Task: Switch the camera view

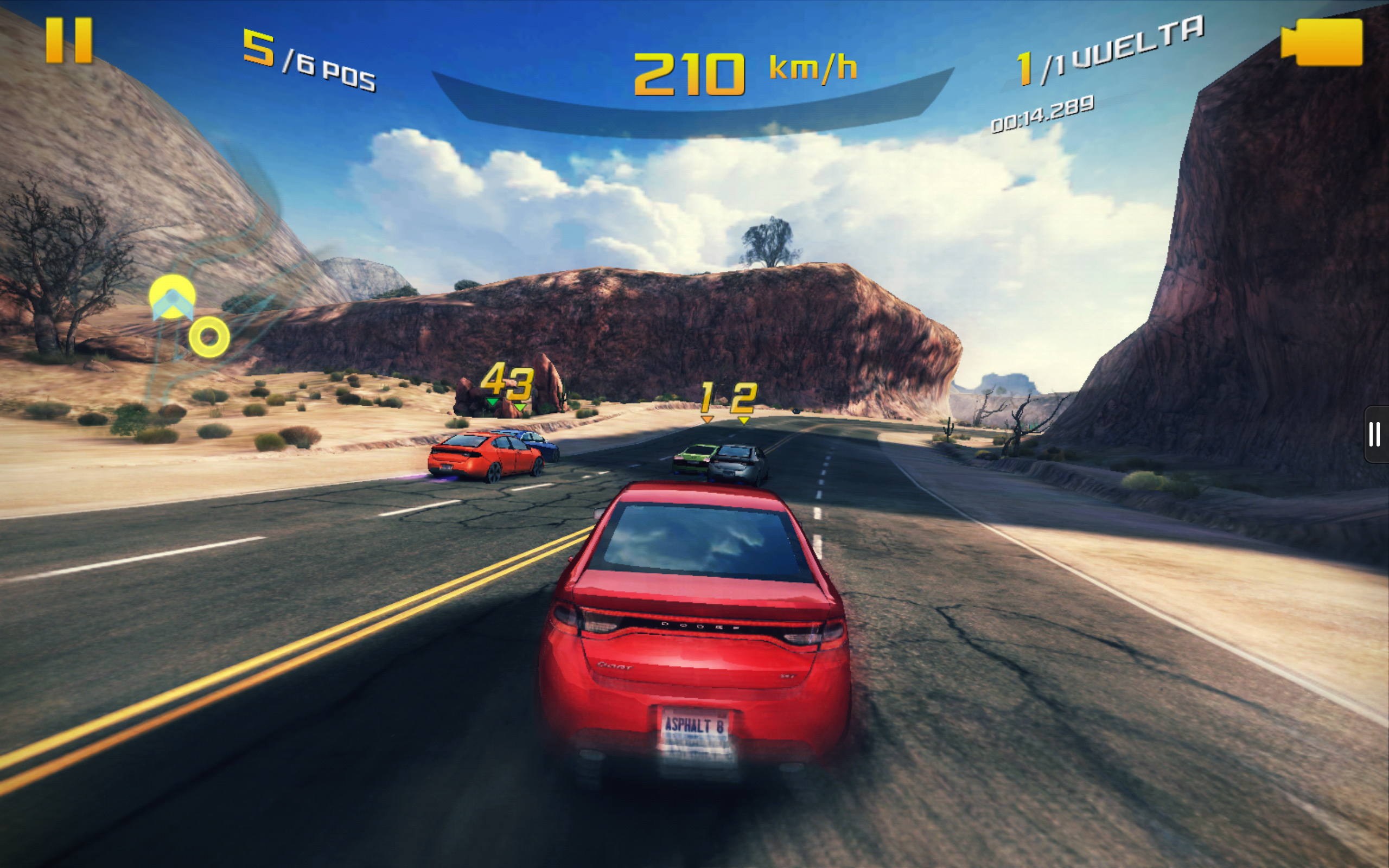Action: point(1321,42)
